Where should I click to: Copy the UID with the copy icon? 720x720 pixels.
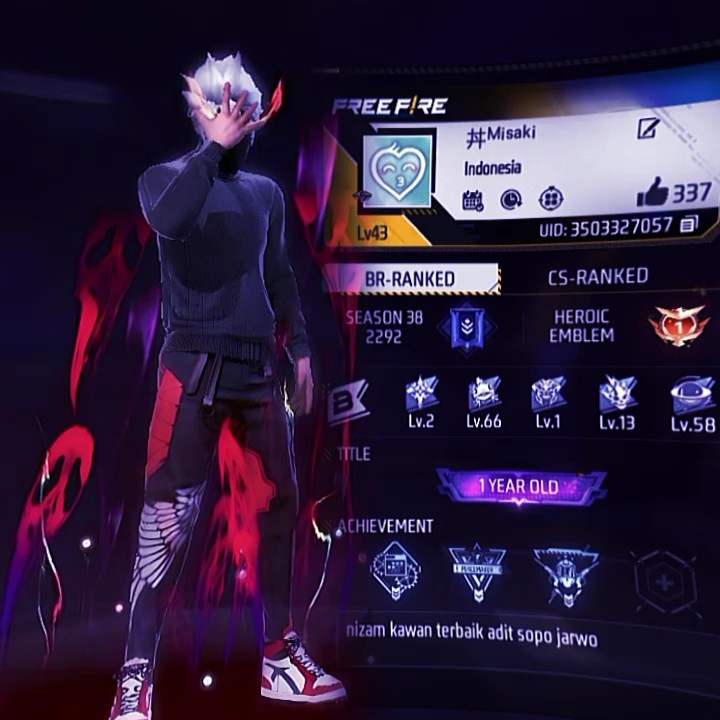pyautogui.click(x=688, y=225)
